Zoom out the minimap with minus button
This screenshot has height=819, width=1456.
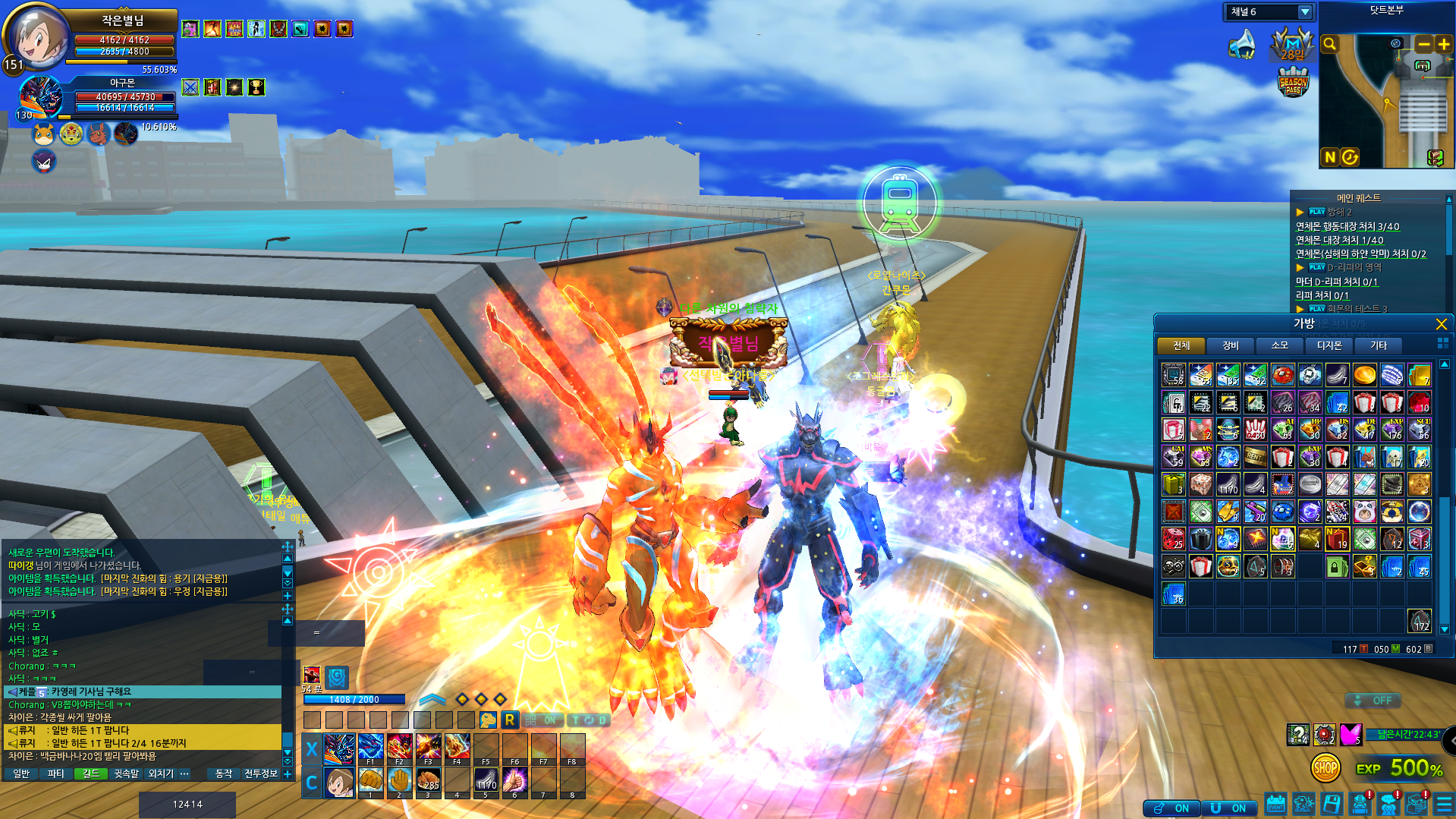1423,45
